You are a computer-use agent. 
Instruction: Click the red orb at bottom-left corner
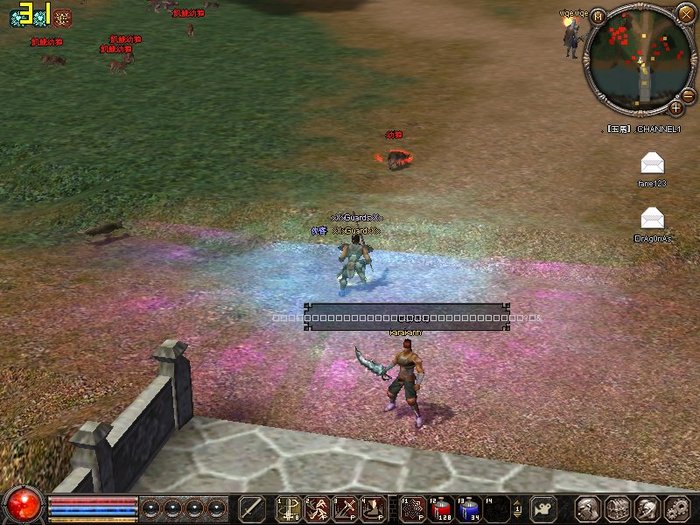coord(22,504)
